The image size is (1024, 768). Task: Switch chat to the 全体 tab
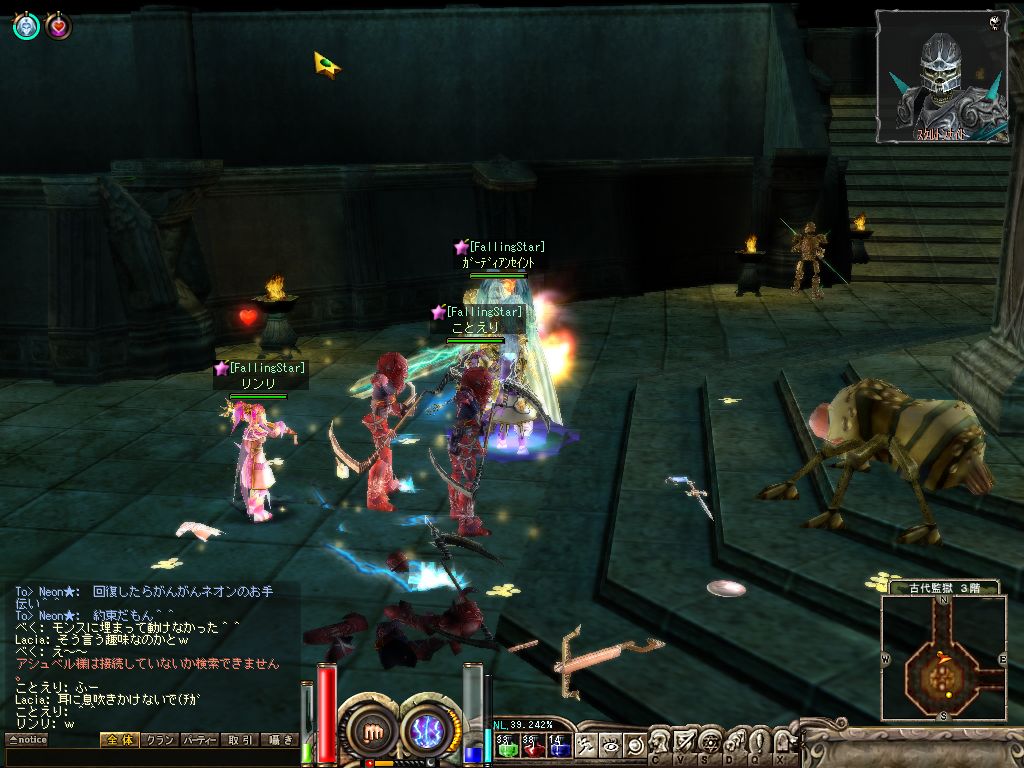click(x=118, y=740)
